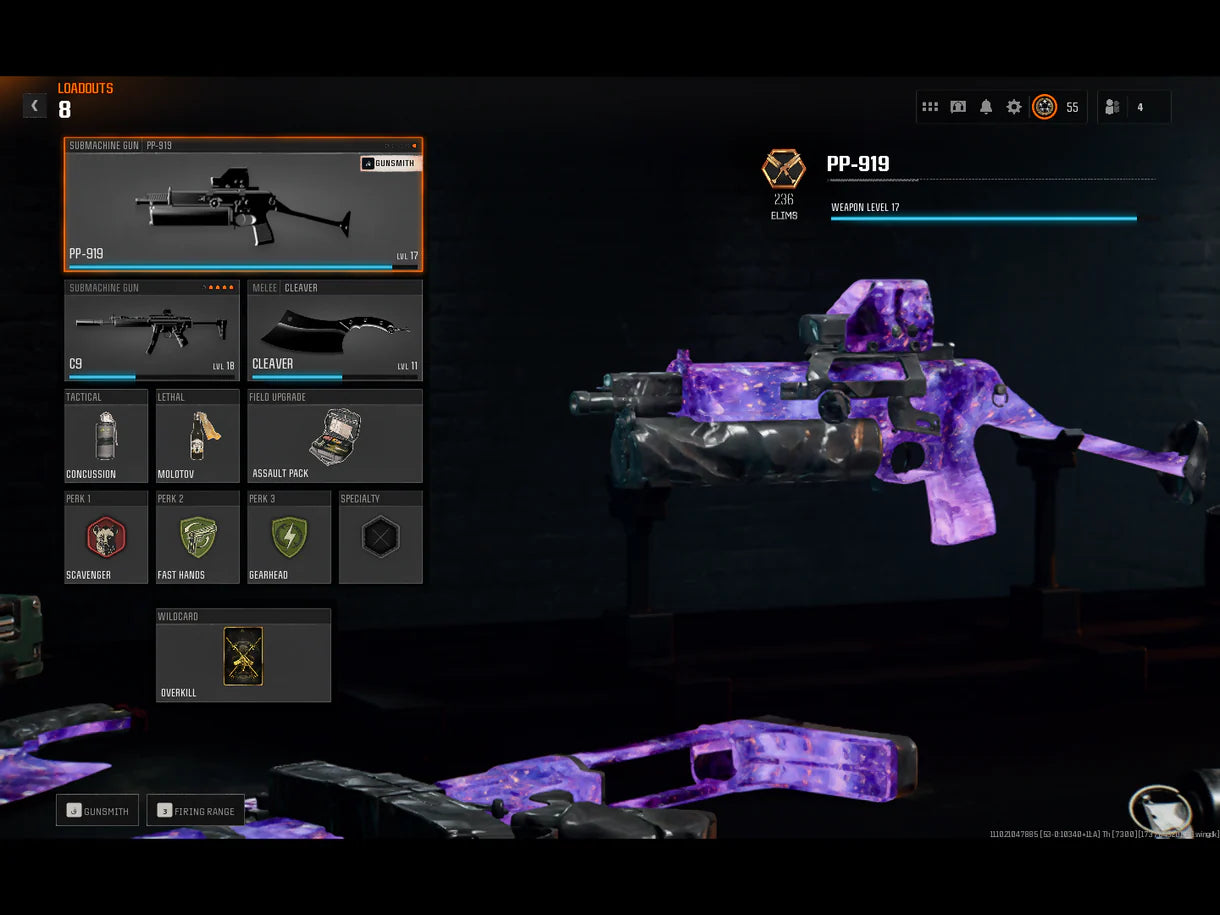Viewport: 1220px width, 915px height.
Task: Select the Gearhead perk slot
Action: (289, 537)
